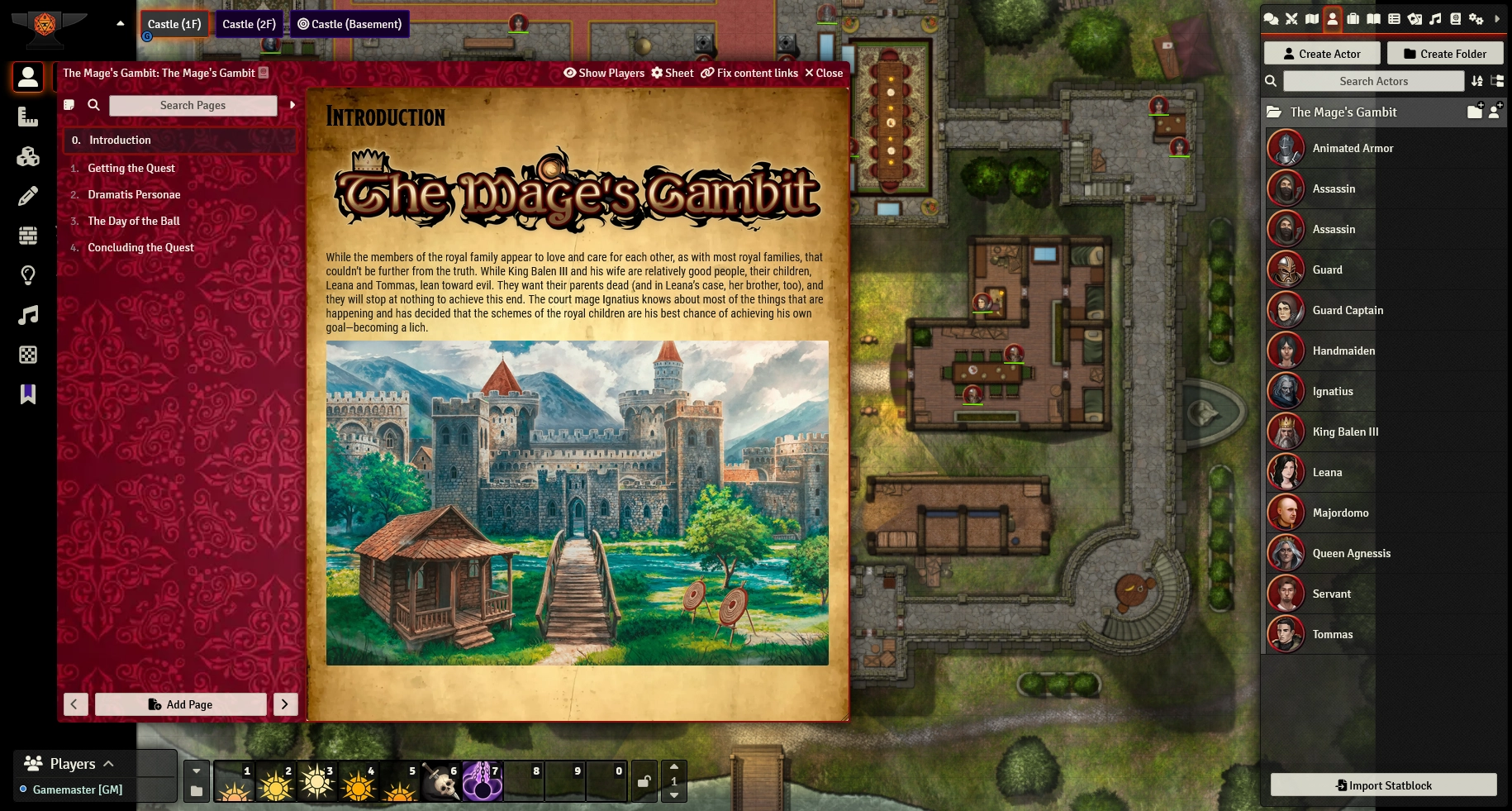Go to The Day of the Ball page
The width and height of the screenshot is (1512, 811).
point(134,221)
